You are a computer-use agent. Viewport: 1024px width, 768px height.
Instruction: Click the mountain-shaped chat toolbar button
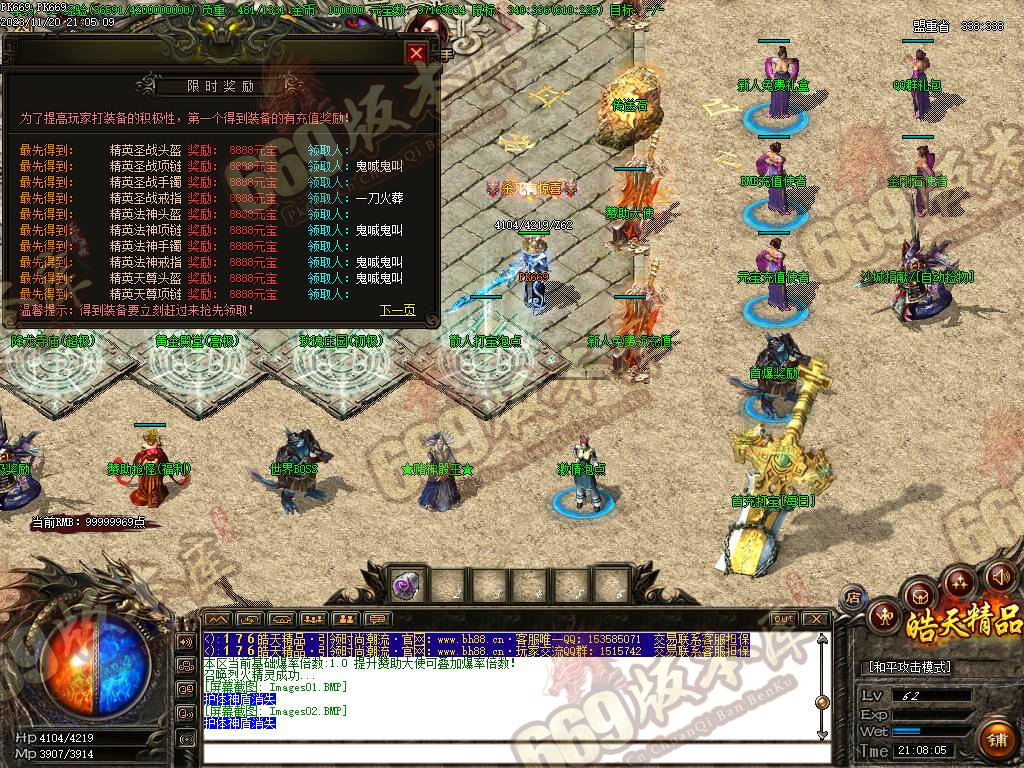(x=217, y=619)
